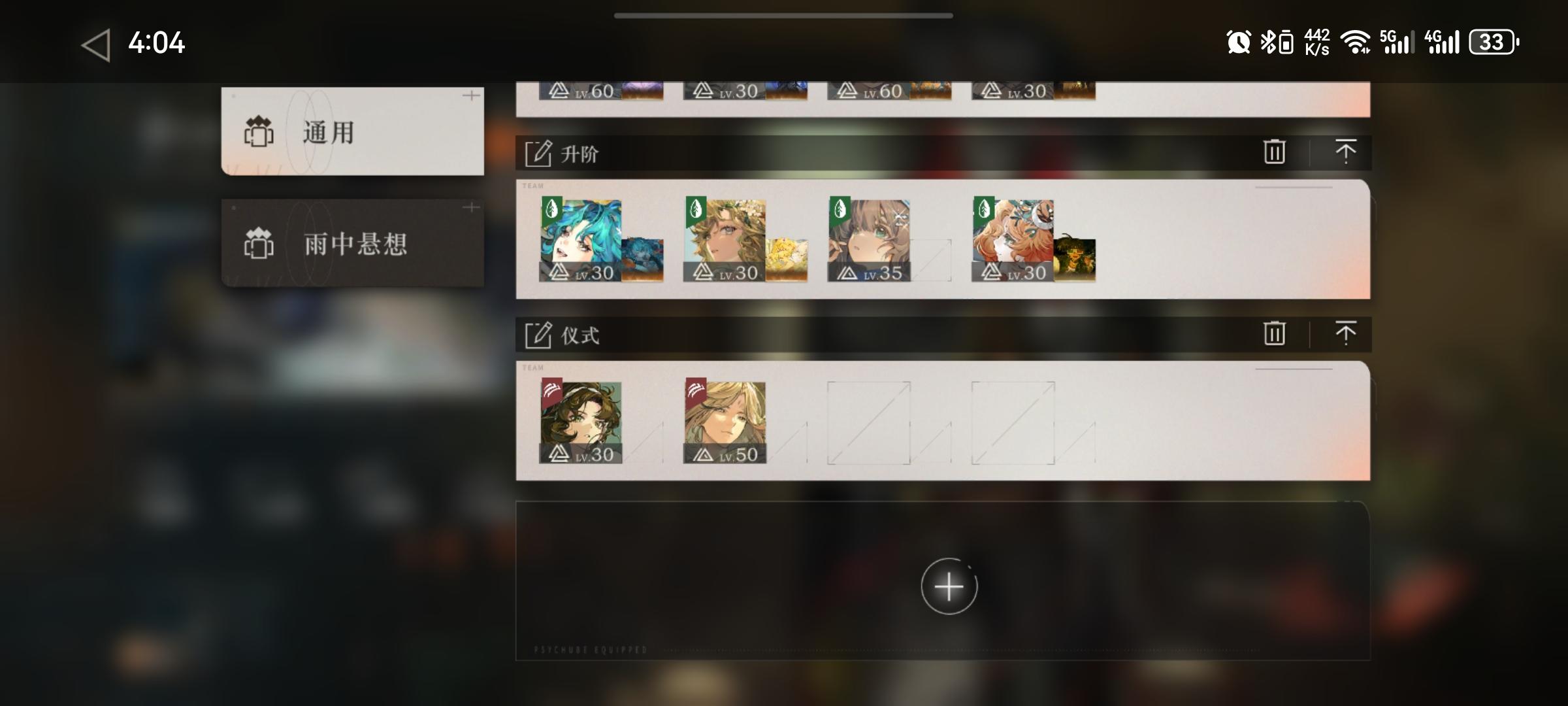Click the plus on the 通用 group card
The height and width of the screenshot is (706, 1568).
click(x=472, y=95)
